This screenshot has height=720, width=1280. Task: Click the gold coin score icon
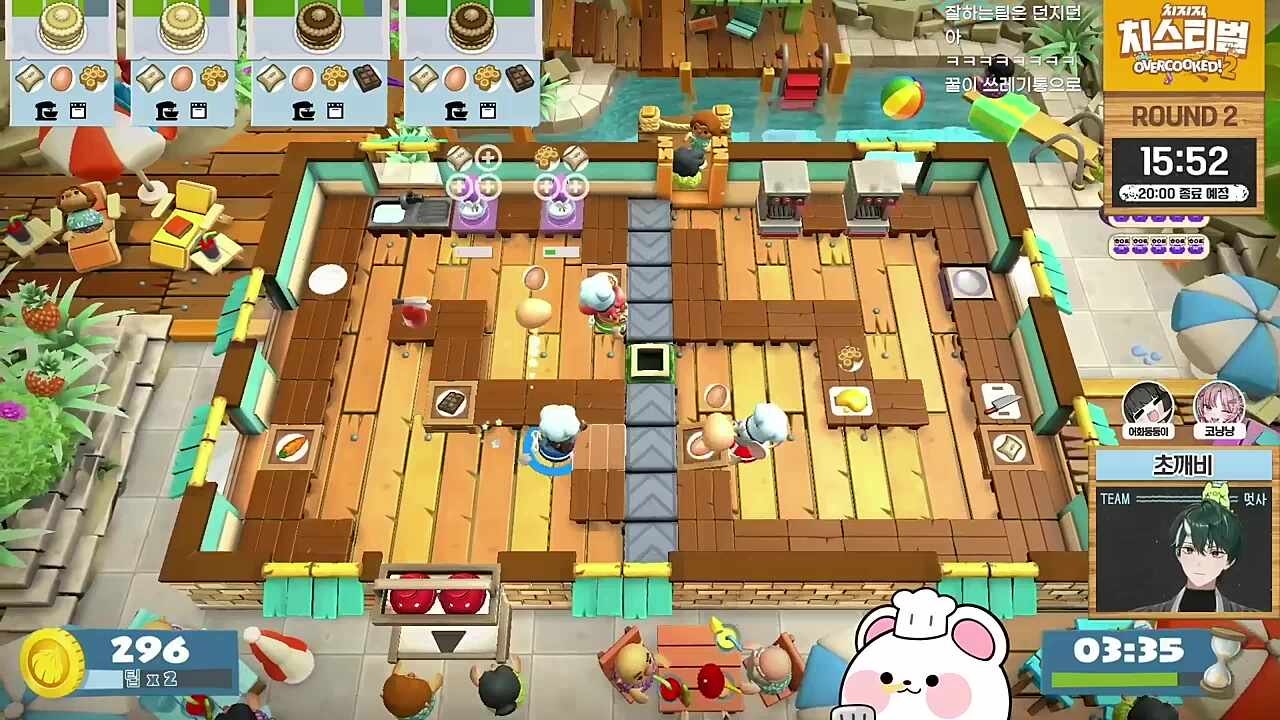tap(52, 663)
